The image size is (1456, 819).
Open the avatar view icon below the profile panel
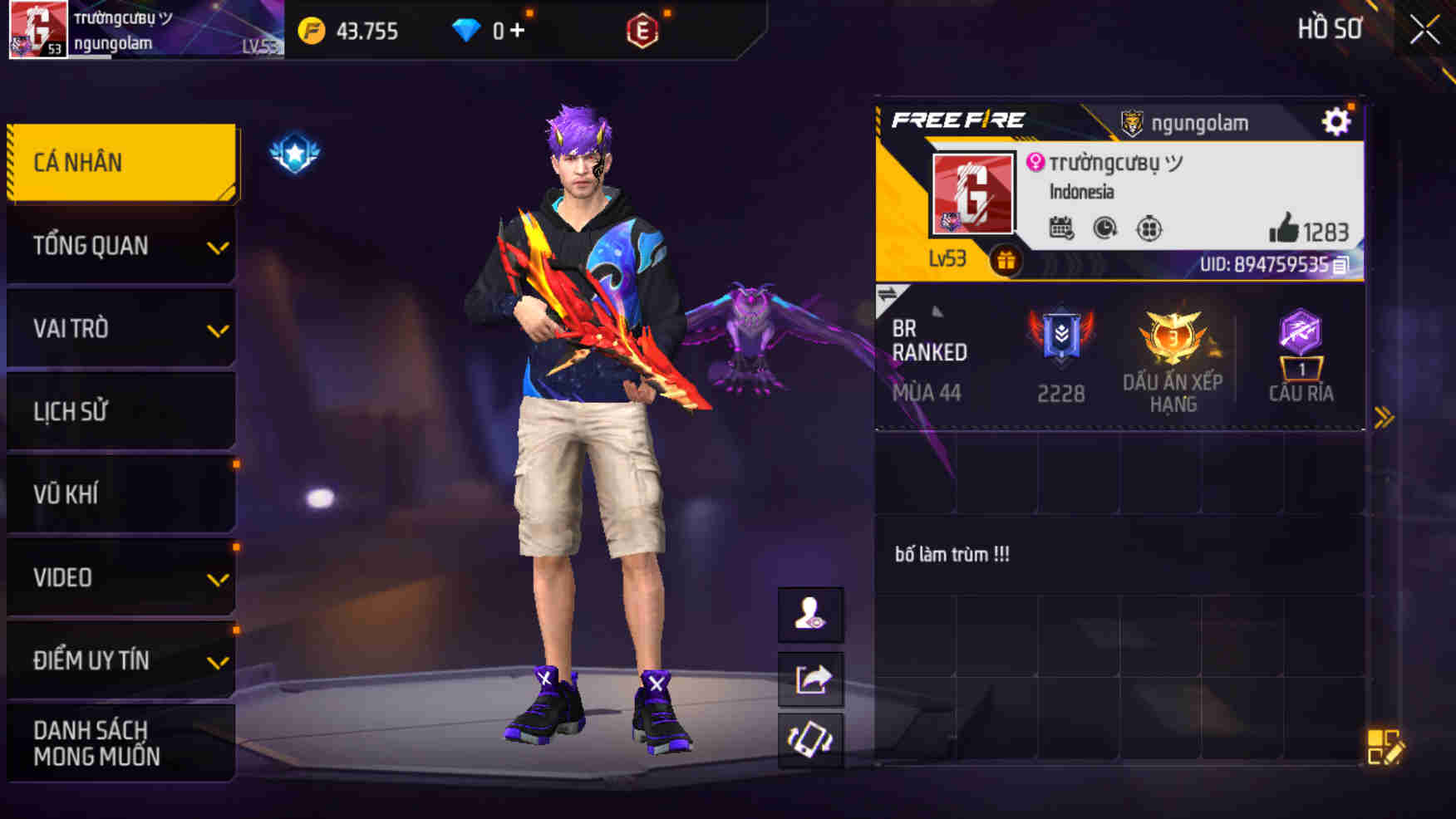pos(810,615)
